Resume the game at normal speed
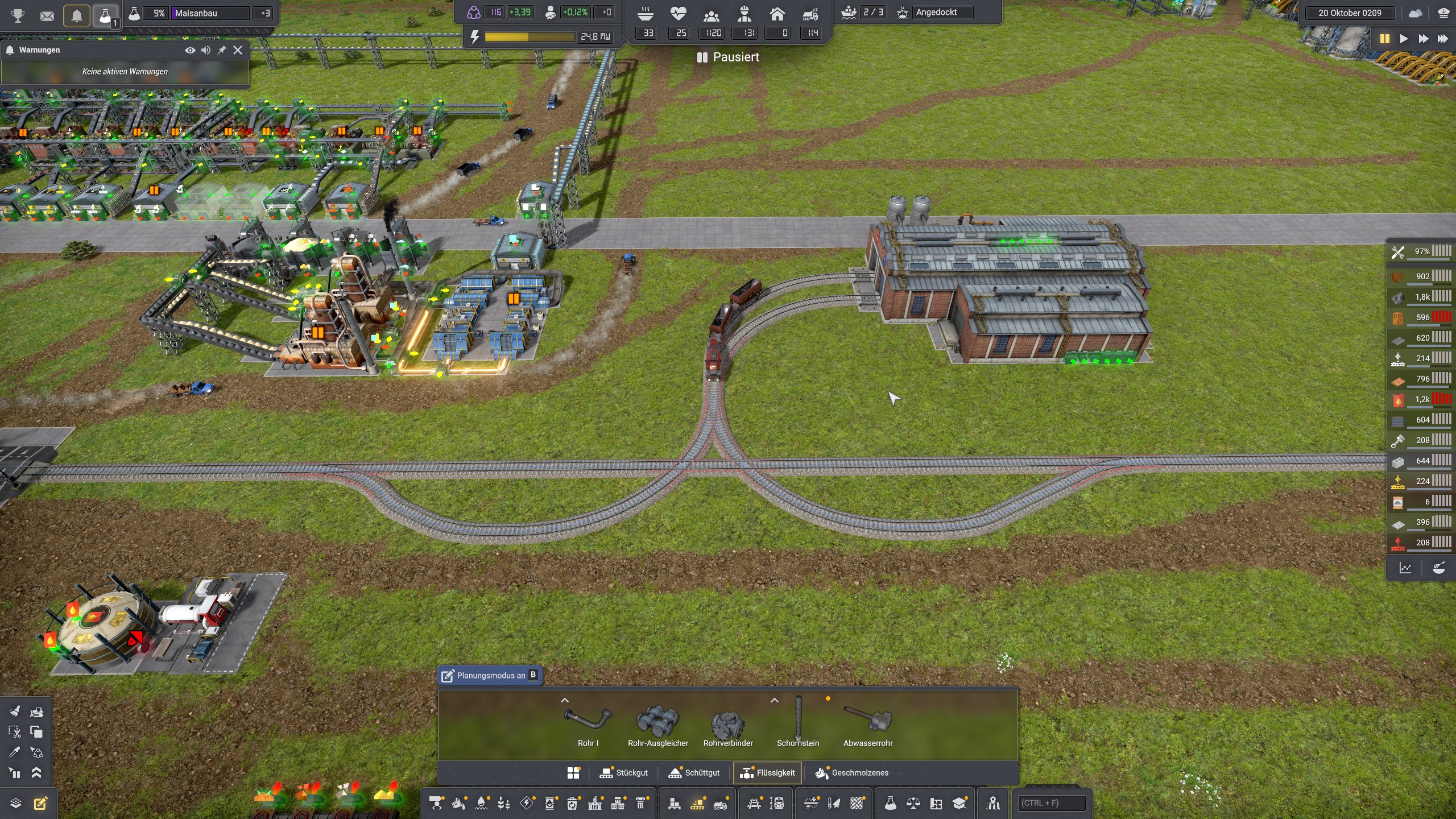 coord(1404,39)
